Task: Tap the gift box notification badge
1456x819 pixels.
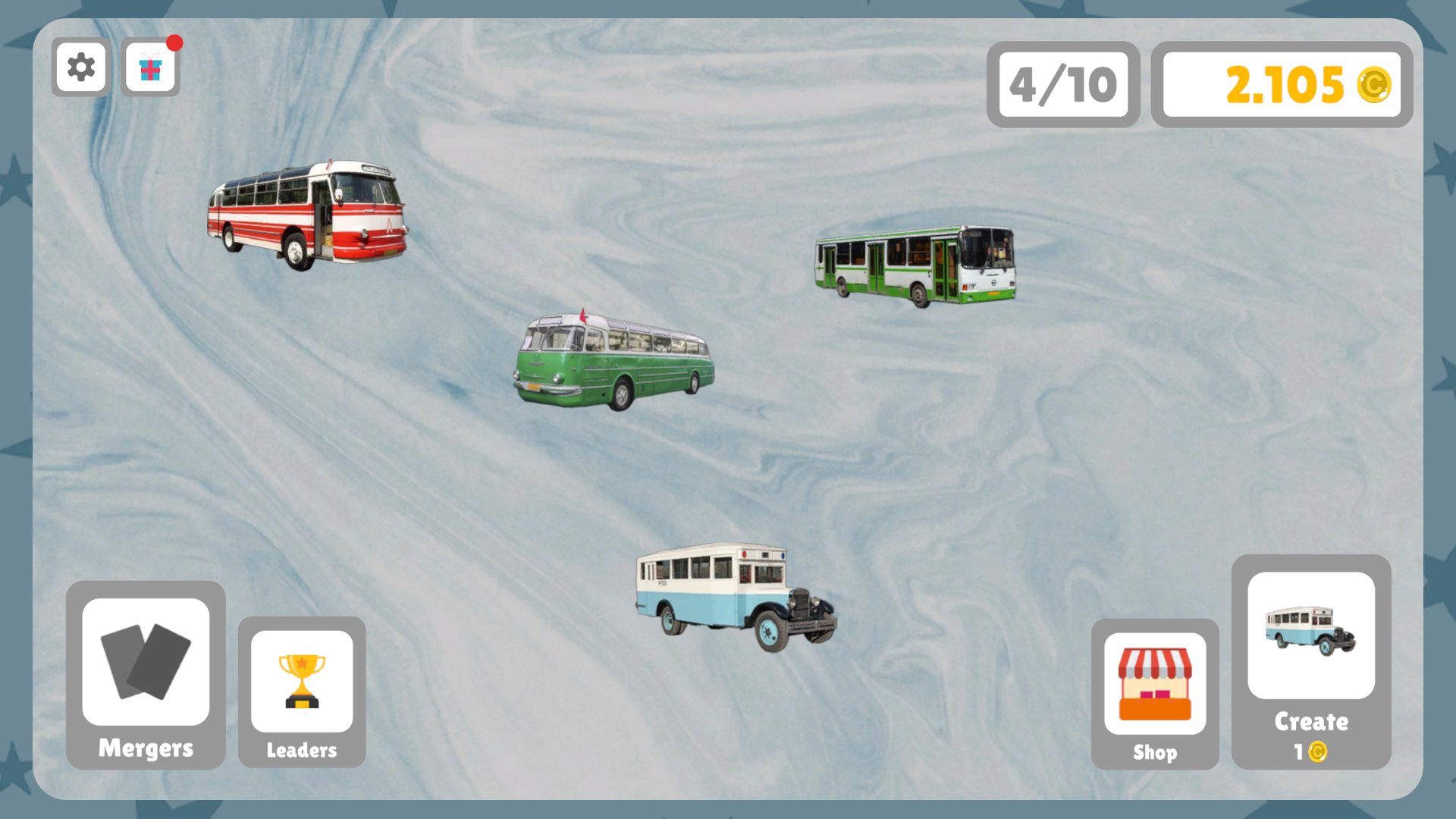Action: [176, 42]
